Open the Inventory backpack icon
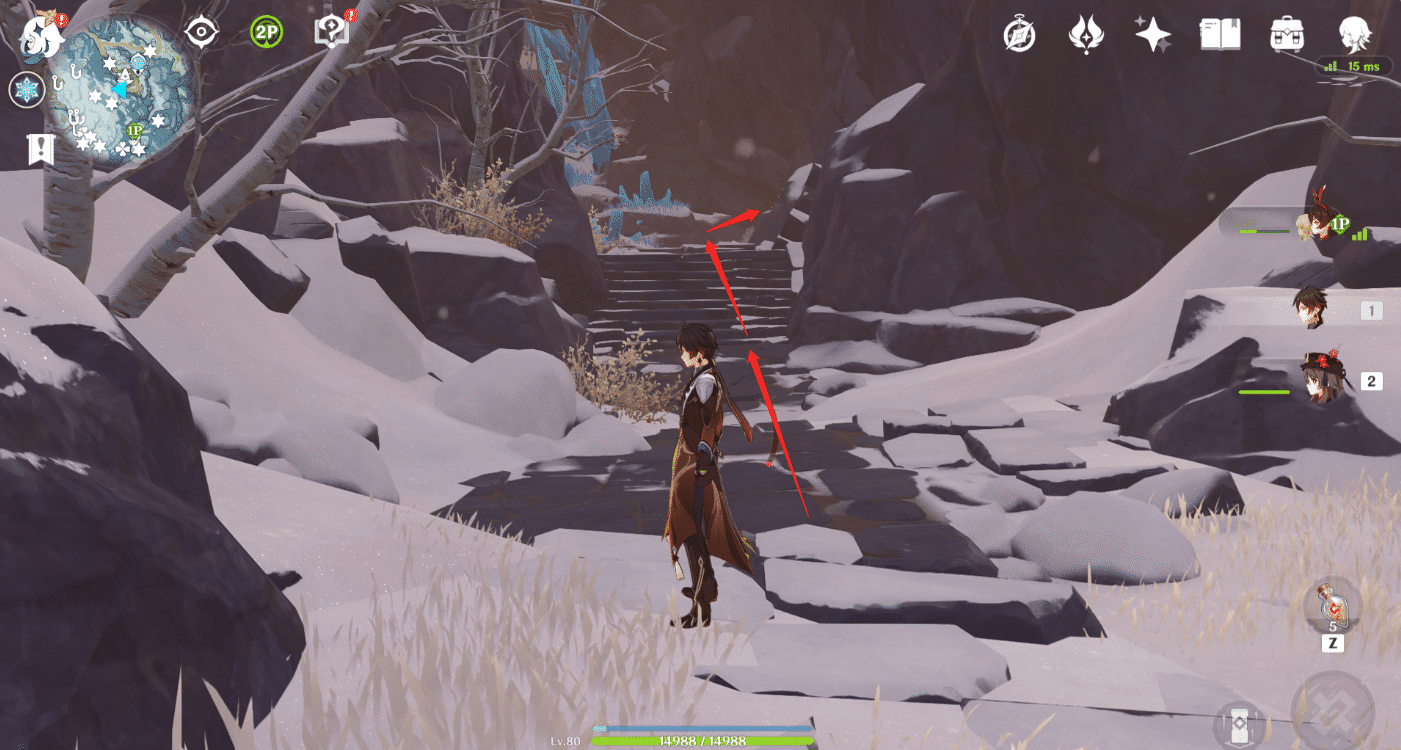The height and width of the screenshot is (750, 1401). (1286, 35)
